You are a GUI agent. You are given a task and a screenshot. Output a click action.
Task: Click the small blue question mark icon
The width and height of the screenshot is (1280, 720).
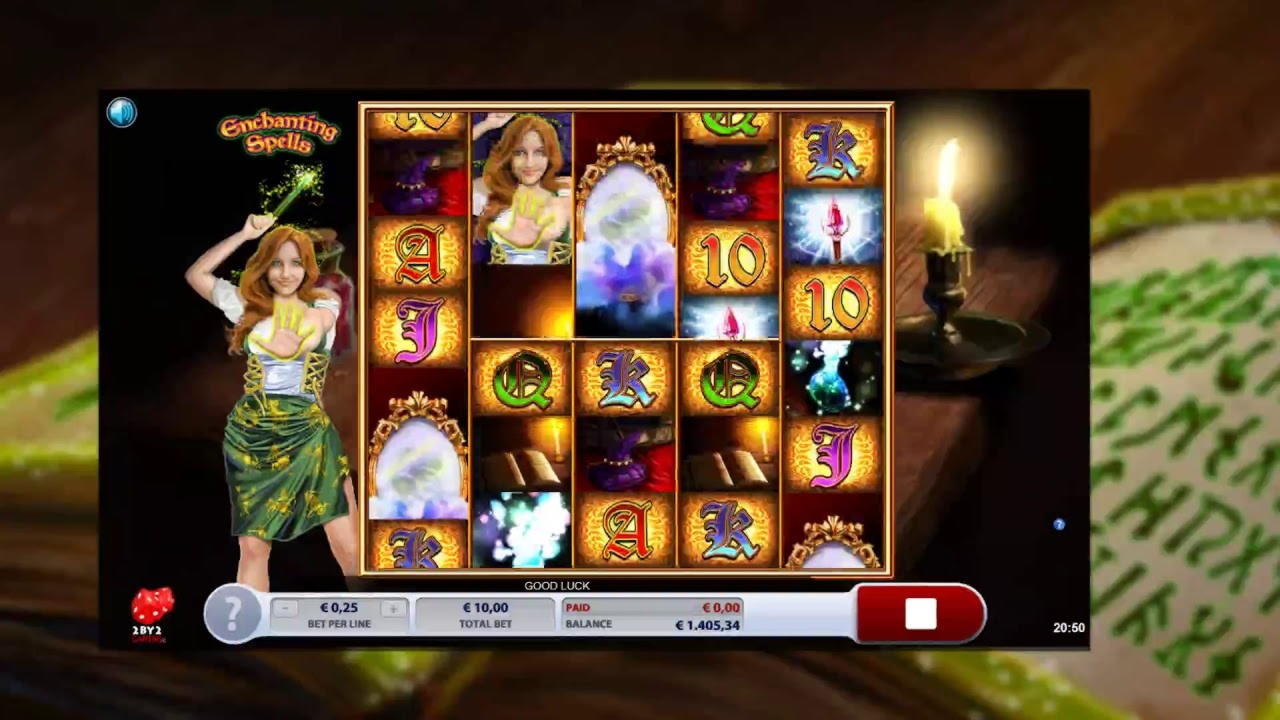(1059, 524)
